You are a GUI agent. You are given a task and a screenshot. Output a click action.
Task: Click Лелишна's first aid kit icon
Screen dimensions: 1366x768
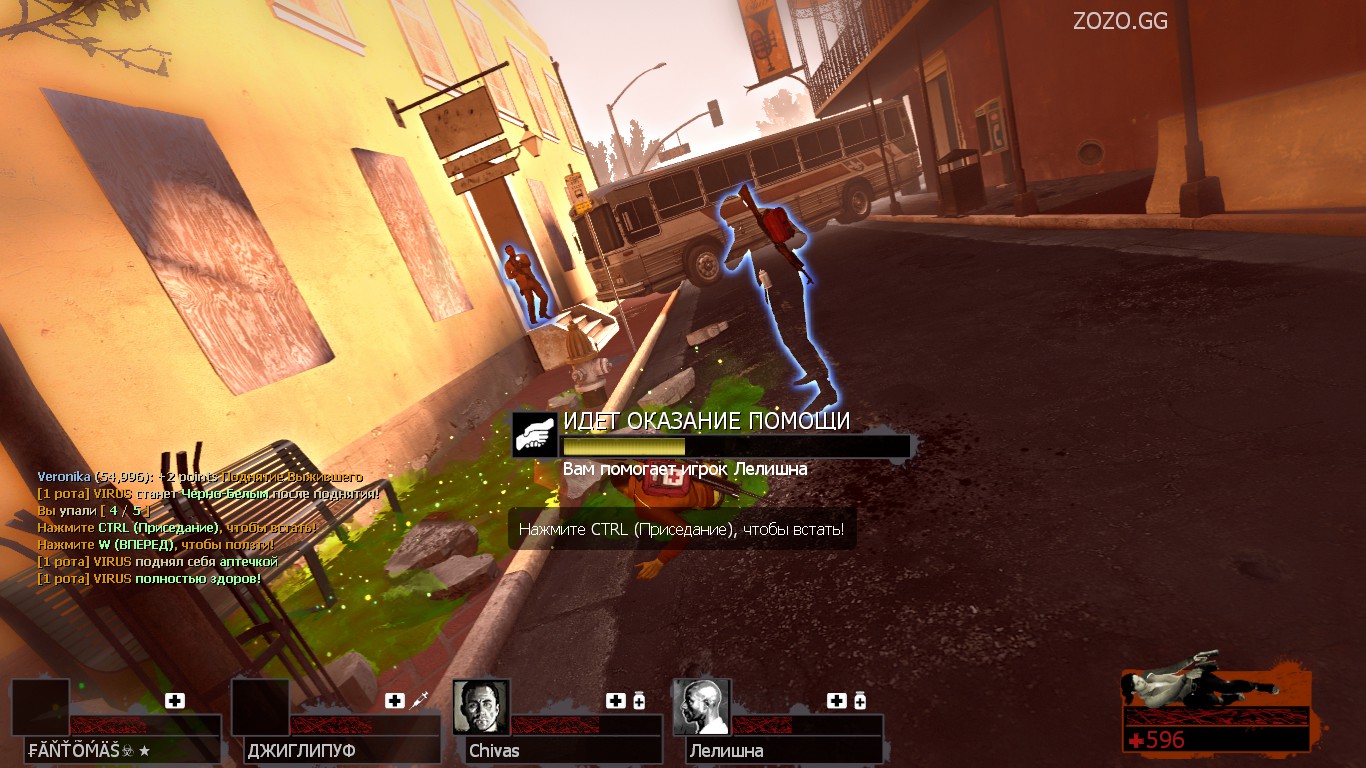pos(837,701)
